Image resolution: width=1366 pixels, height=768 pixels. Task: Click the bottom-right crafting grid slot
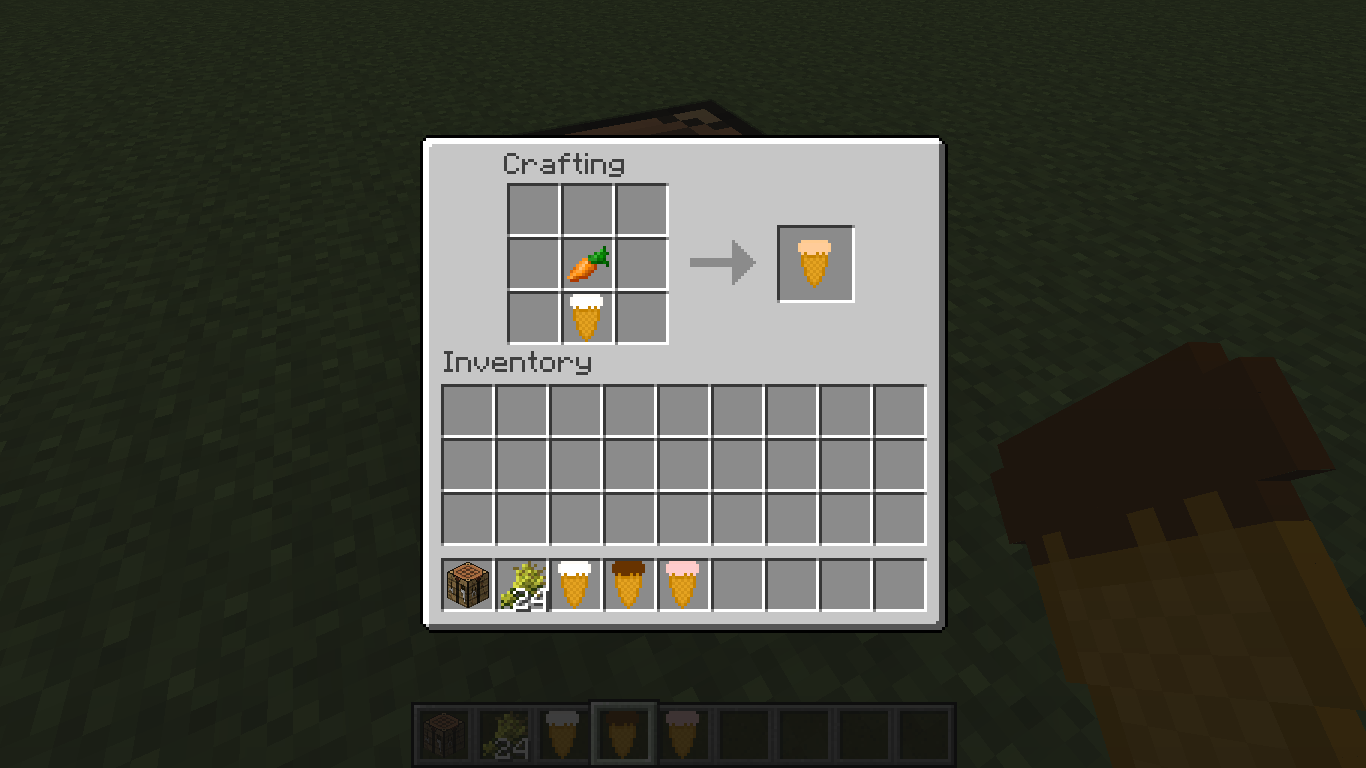click(x=639, y=315)
